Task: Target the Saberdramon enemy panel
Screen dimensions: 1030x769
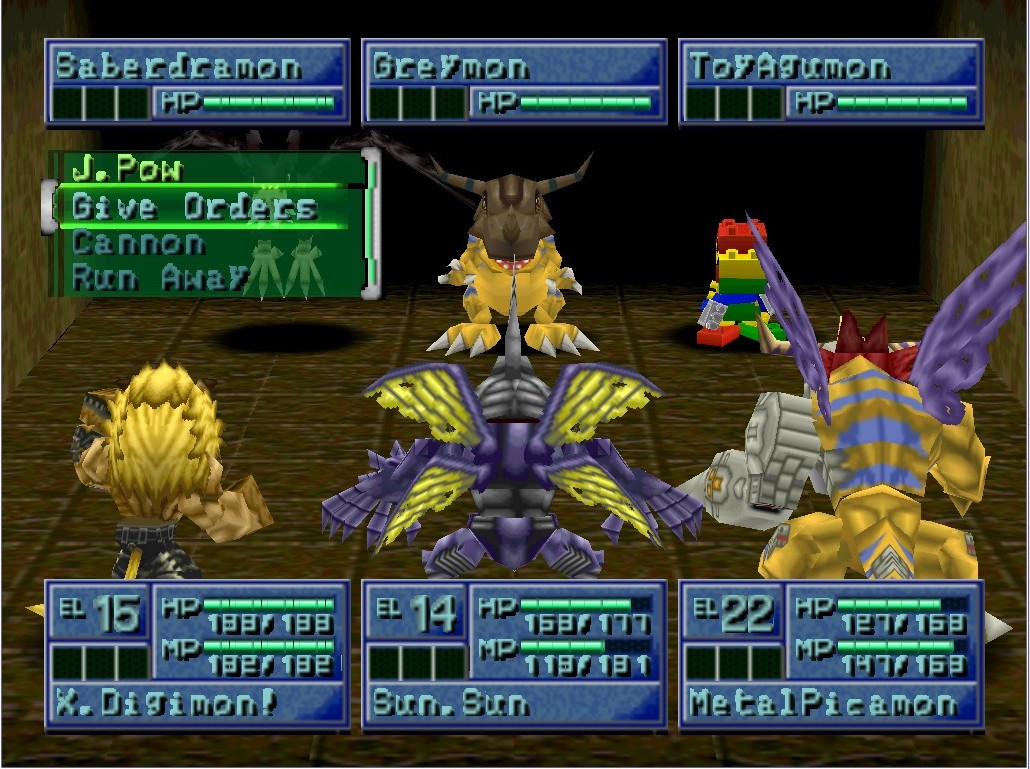Action: pyautogui.click(x=197, y=82)
